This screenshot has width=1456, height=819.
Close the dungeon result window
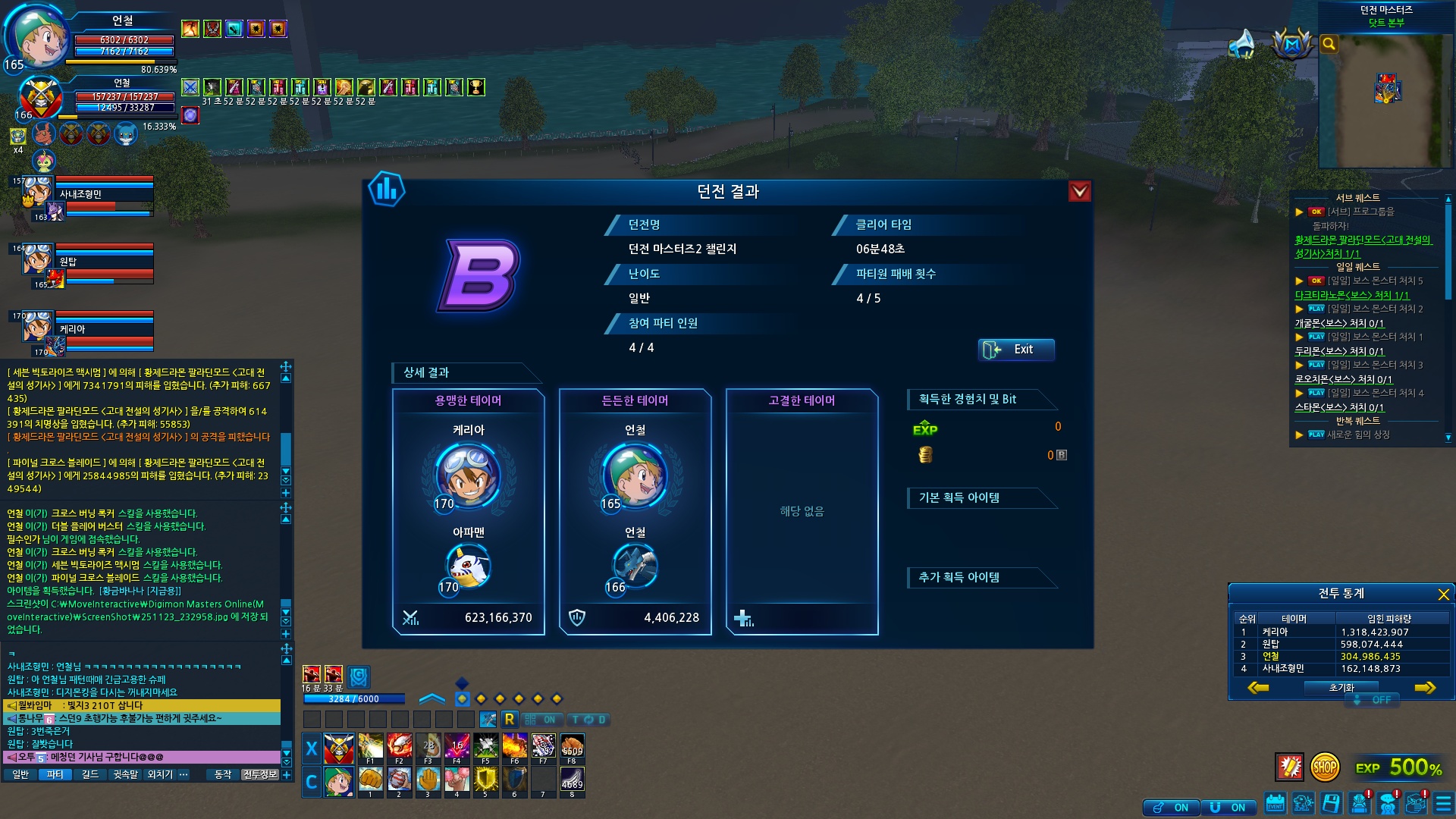(1079, 191)
